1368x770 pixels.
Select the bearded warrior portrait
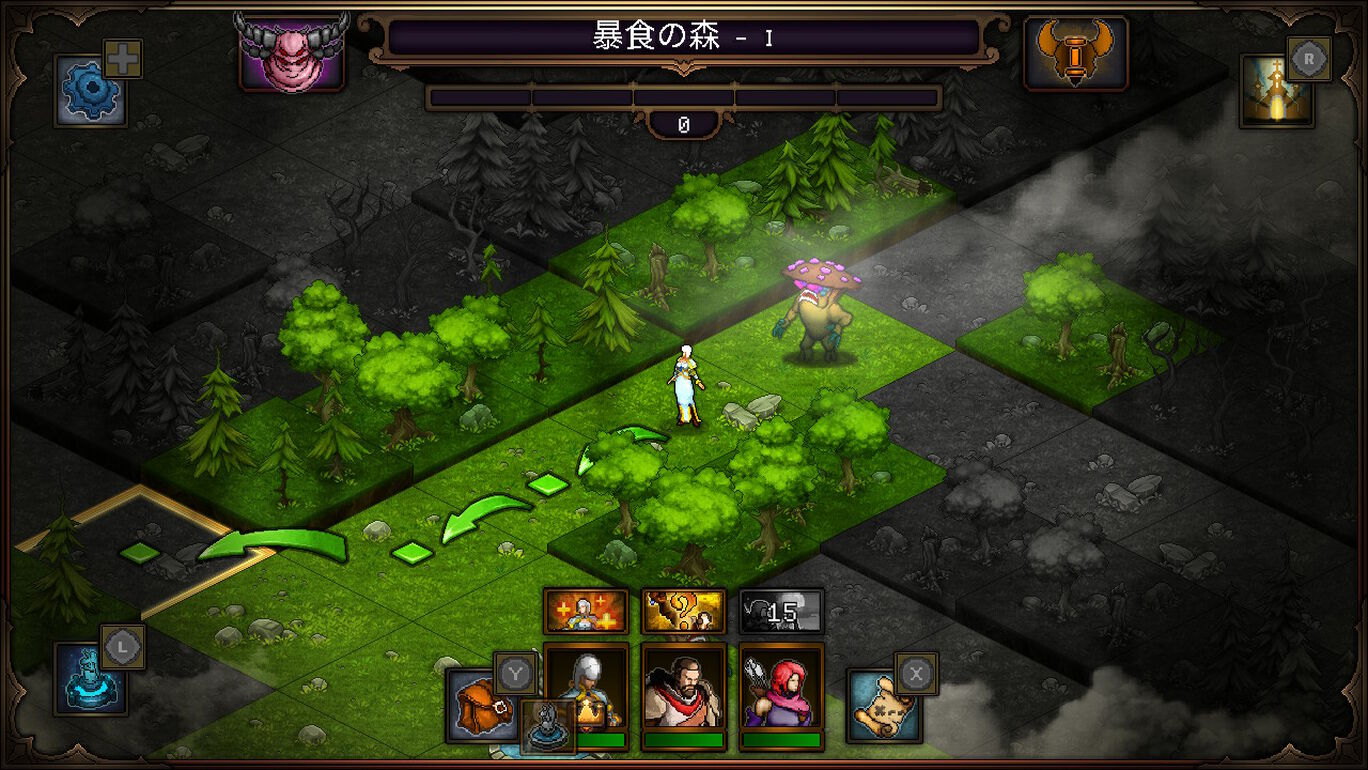tap(684, 688)
